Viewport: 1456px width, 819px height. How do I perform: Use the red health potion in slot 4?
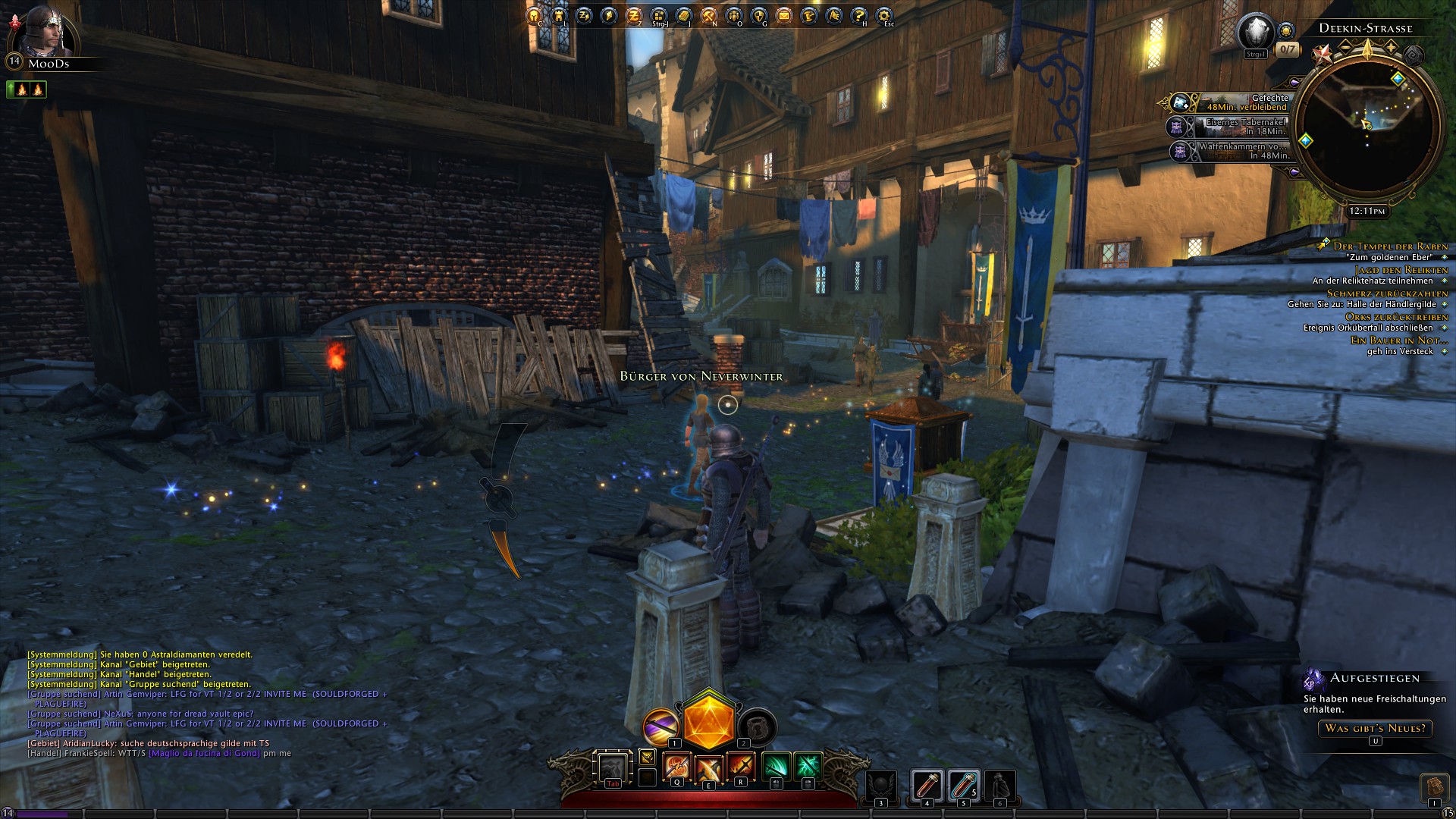(x=926, y=786)
